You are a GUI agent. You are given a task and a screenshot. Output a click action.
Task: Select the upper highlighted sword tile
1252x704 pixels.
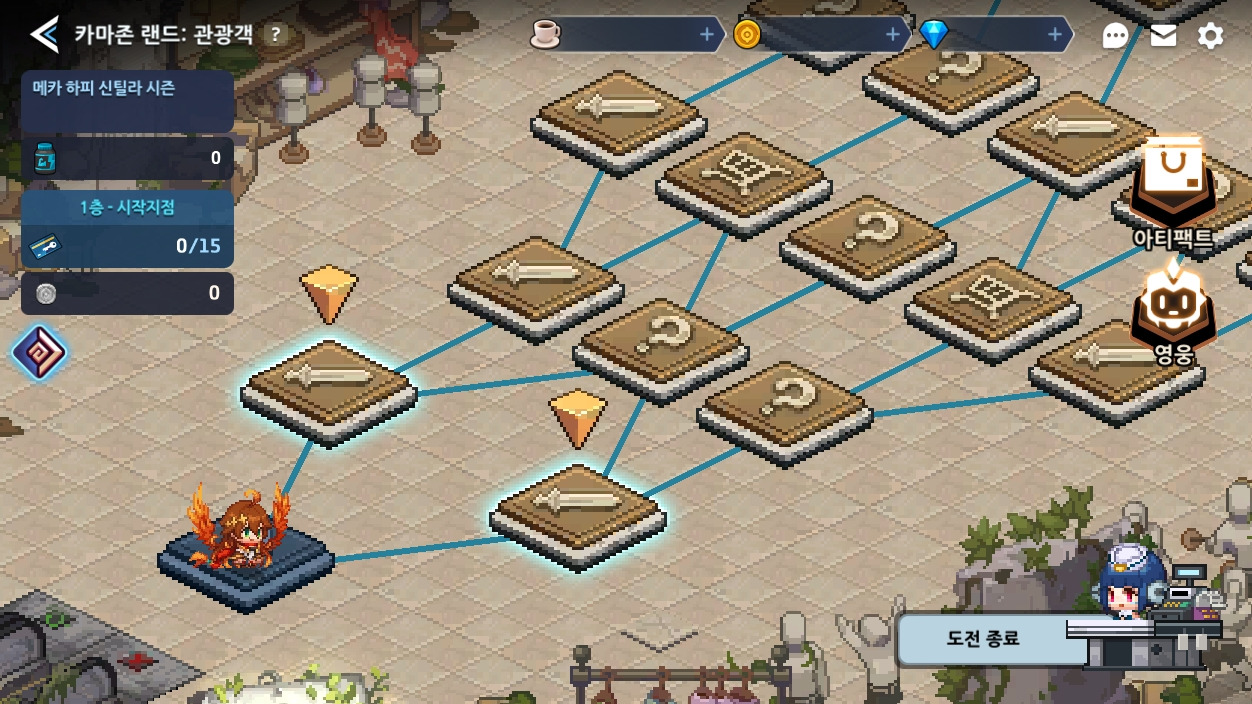point(329,388)
